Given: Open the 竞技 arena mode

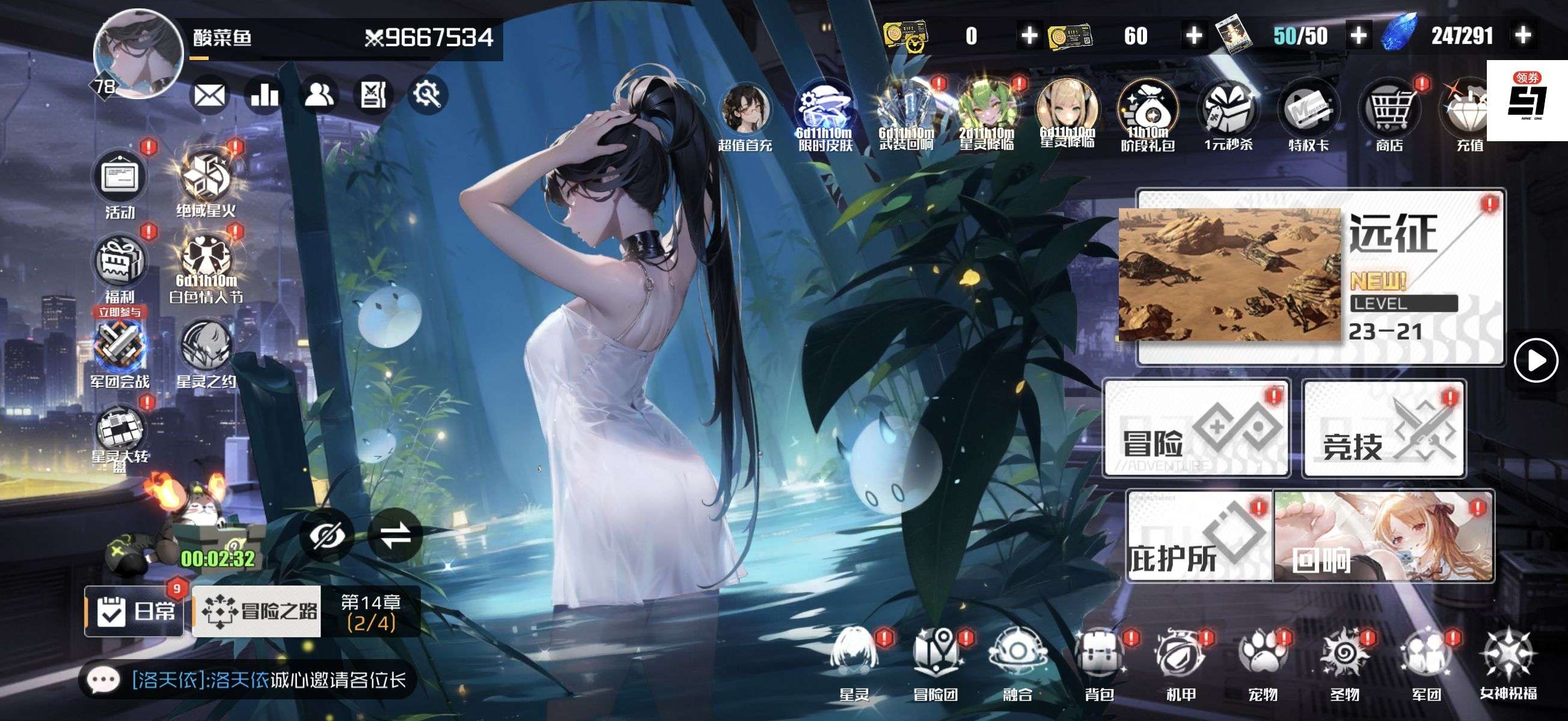Looking at the screenshot, I should (x=1383, y=429).
